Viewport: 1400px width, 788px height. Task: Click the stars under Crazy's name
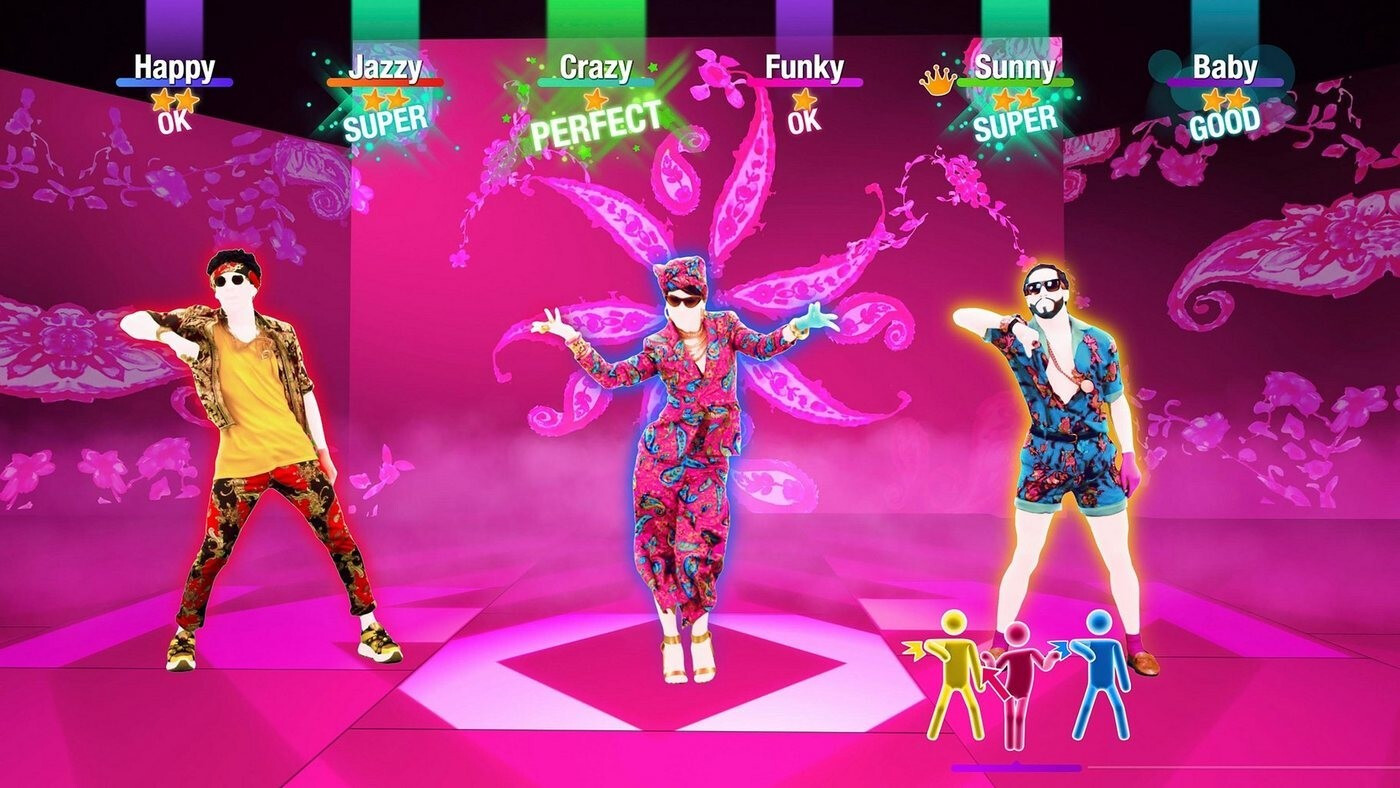(596, 98)
